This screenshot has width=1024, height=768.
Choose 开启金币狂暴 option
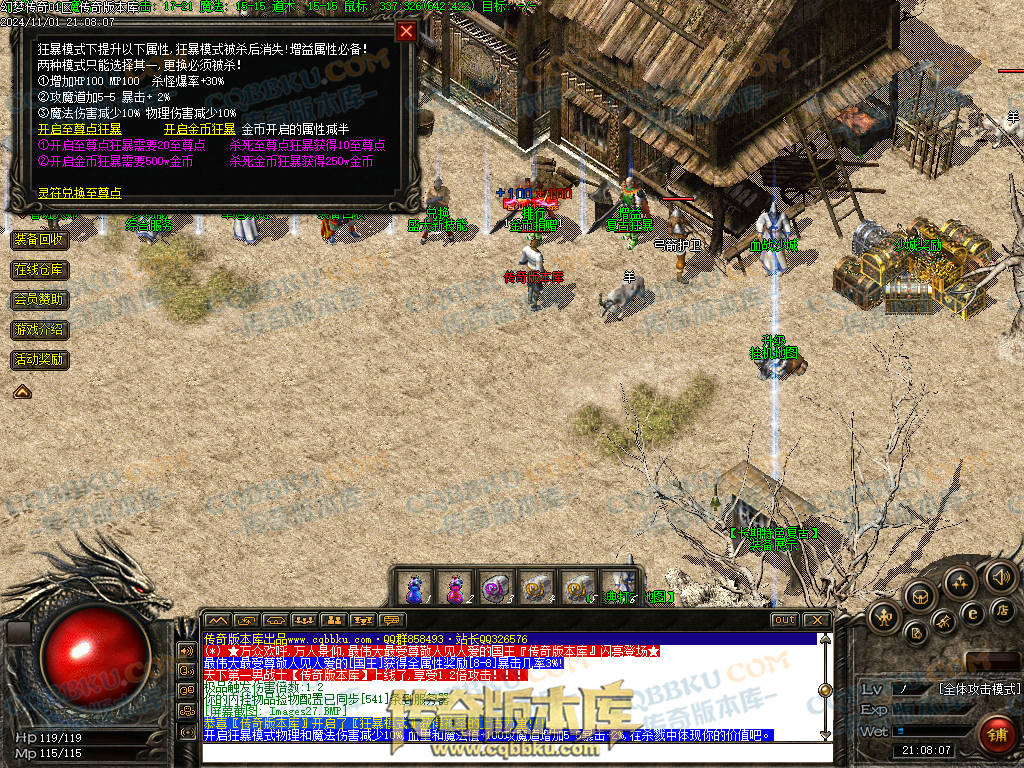[200, 129]
